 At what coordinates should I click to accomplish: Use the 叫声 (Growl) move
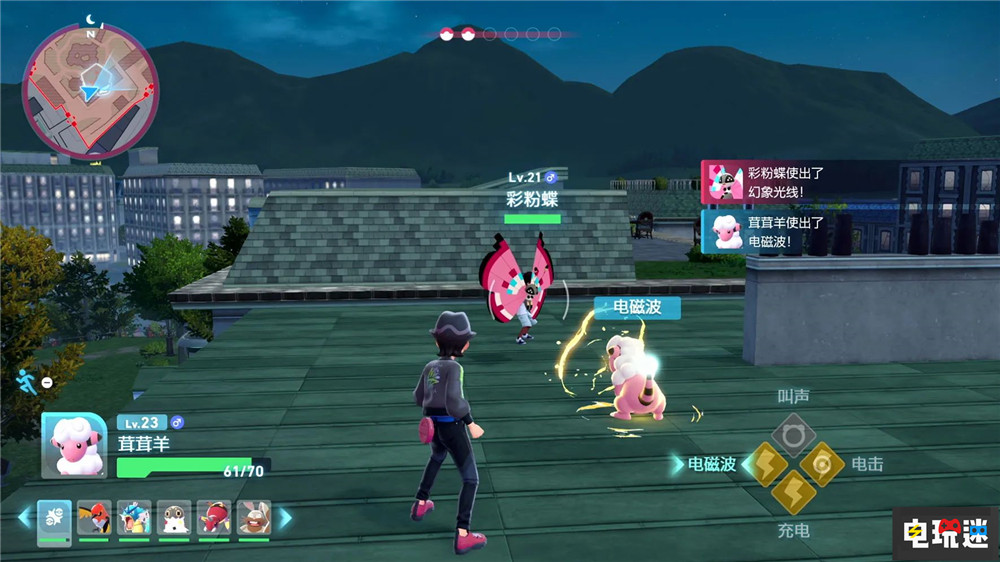tap(792, 435)
